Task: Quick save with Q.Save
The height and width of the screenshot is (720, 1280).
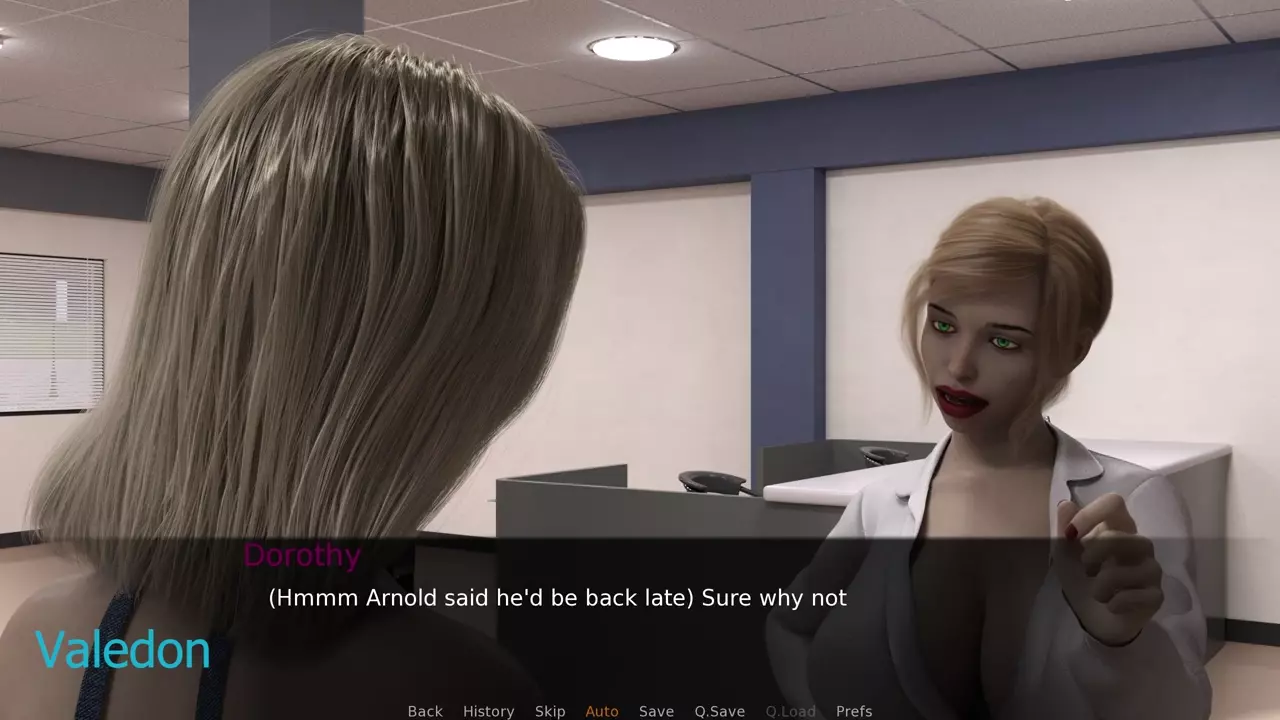Action: tap(720, 711)
